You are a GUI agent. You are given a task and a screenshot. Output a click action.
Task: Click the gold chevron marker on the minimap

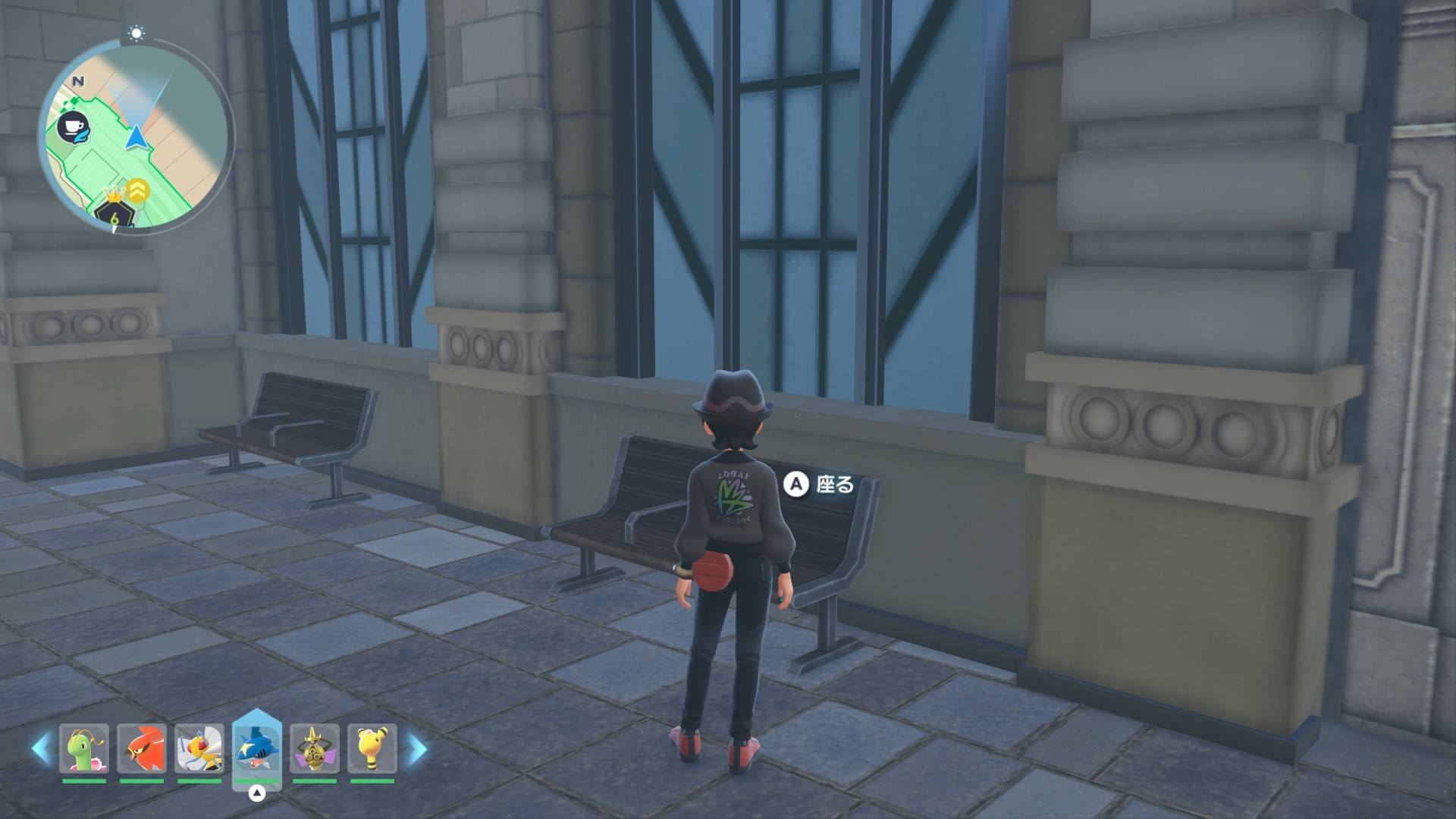(x=138, y=190)
